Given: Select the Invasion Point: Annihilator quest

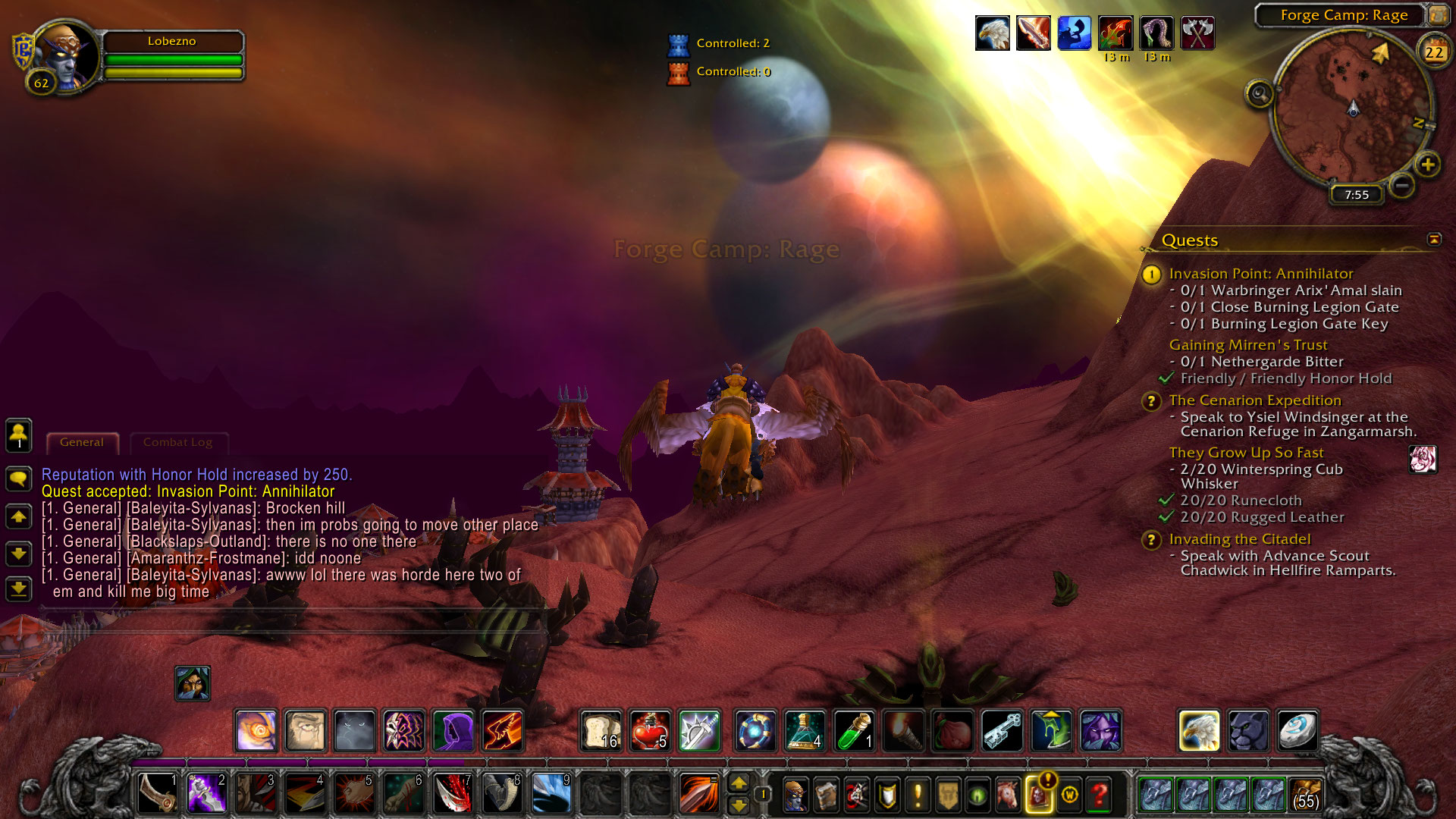Looking at the screenshot, I should click(x=1260, y=274).
